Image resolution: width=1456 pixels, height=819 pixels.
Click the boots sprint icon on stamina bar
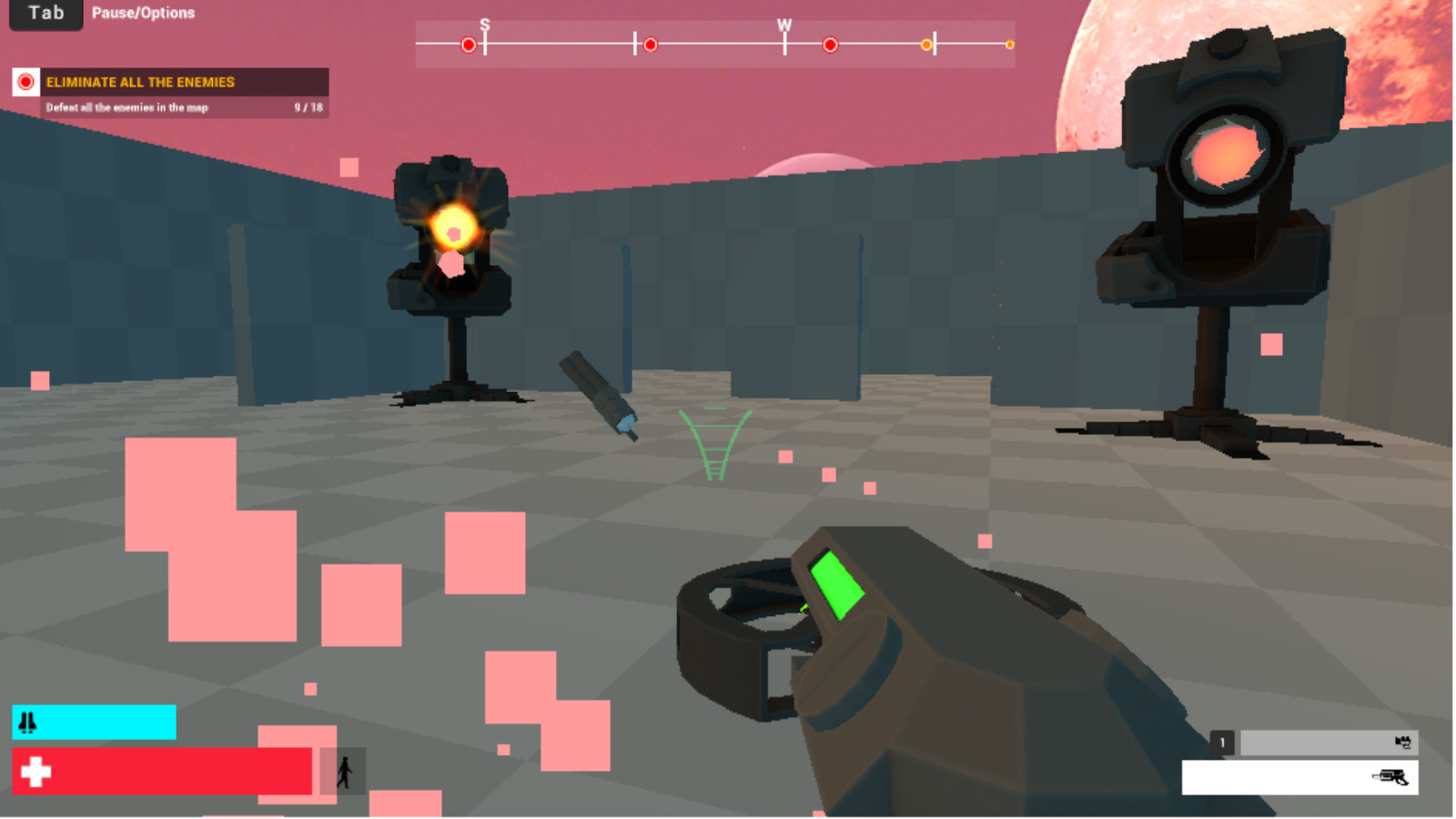27,723
